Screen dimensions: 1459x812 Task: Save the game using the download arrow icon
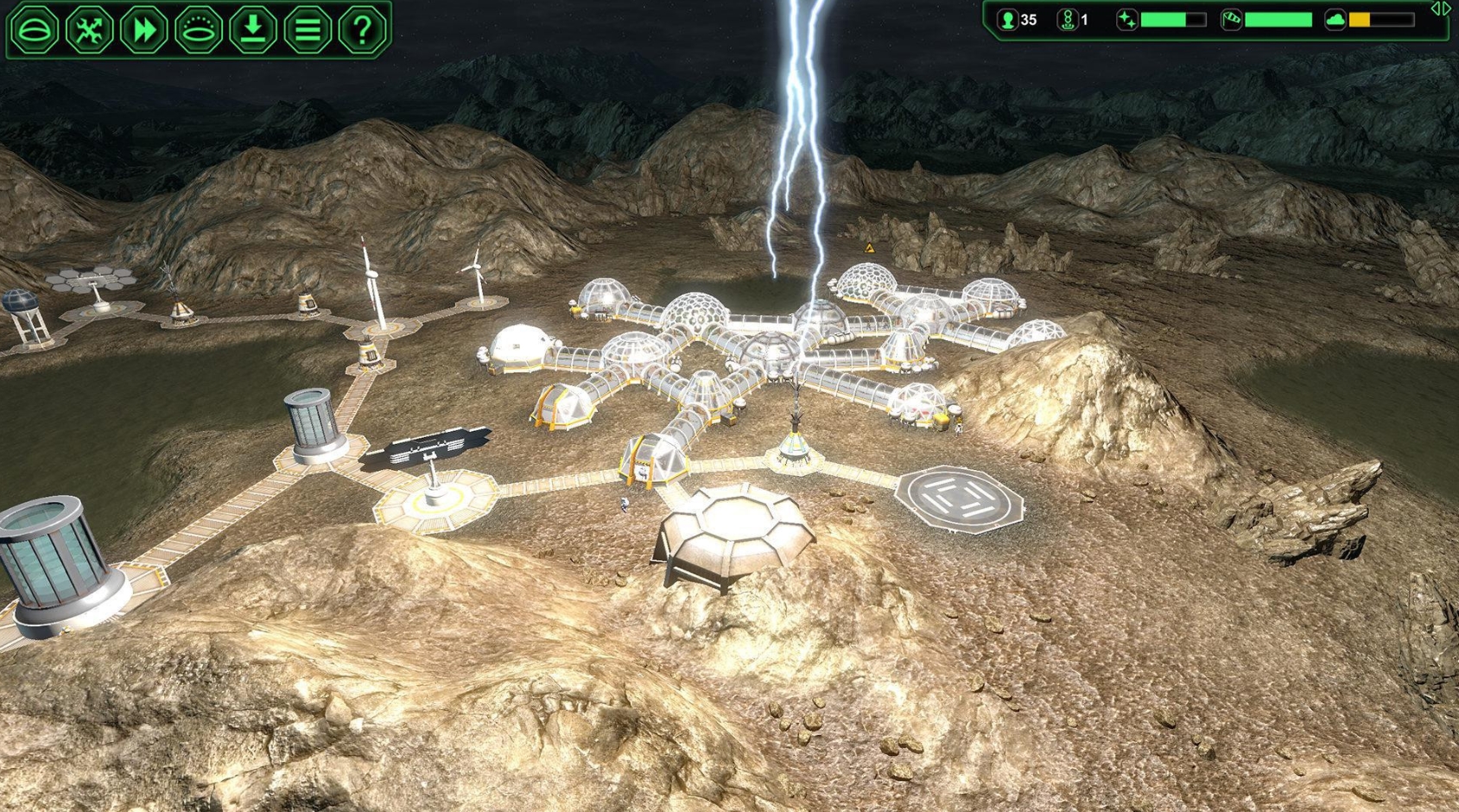[x=252, y=29]
